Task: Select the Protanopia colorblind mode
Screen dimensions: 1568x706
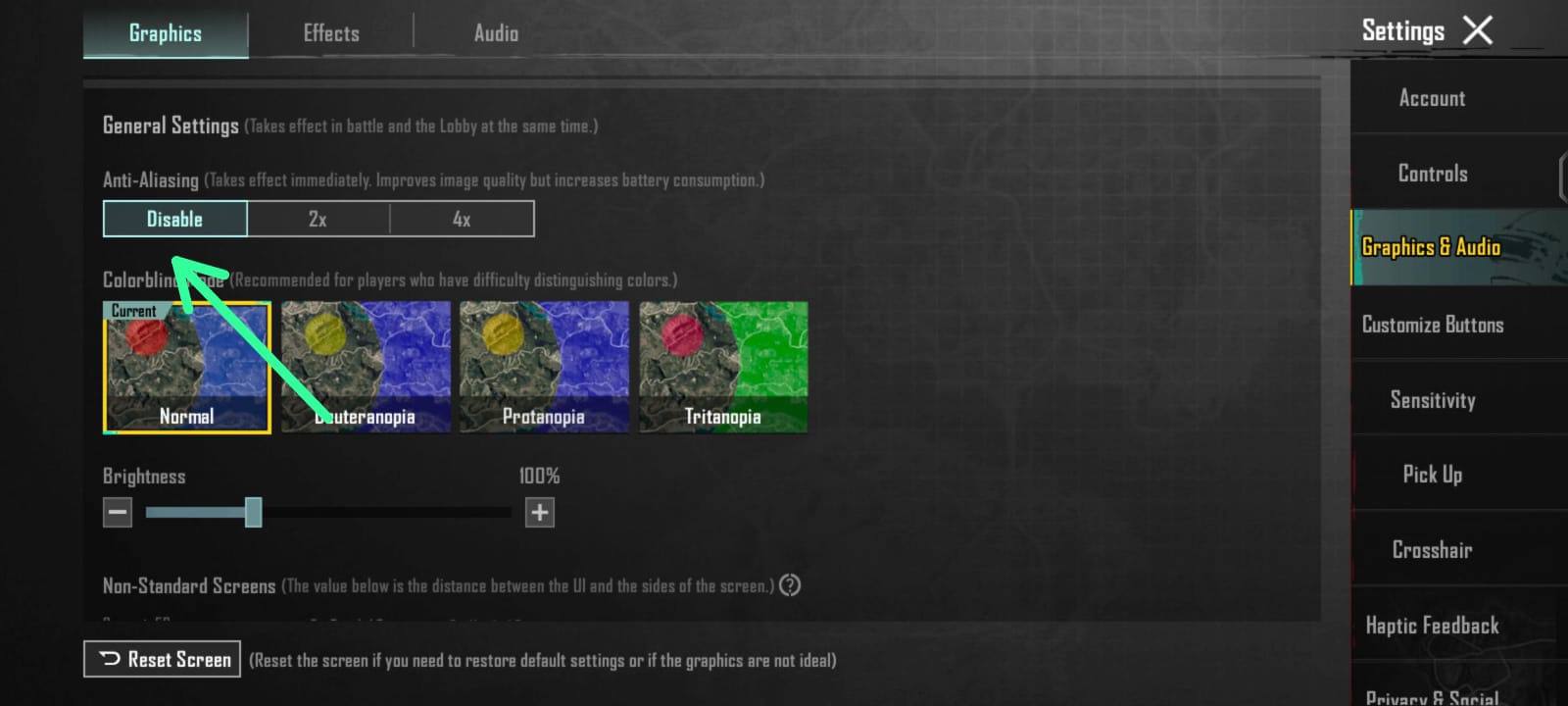Action: tap(544, 367)
